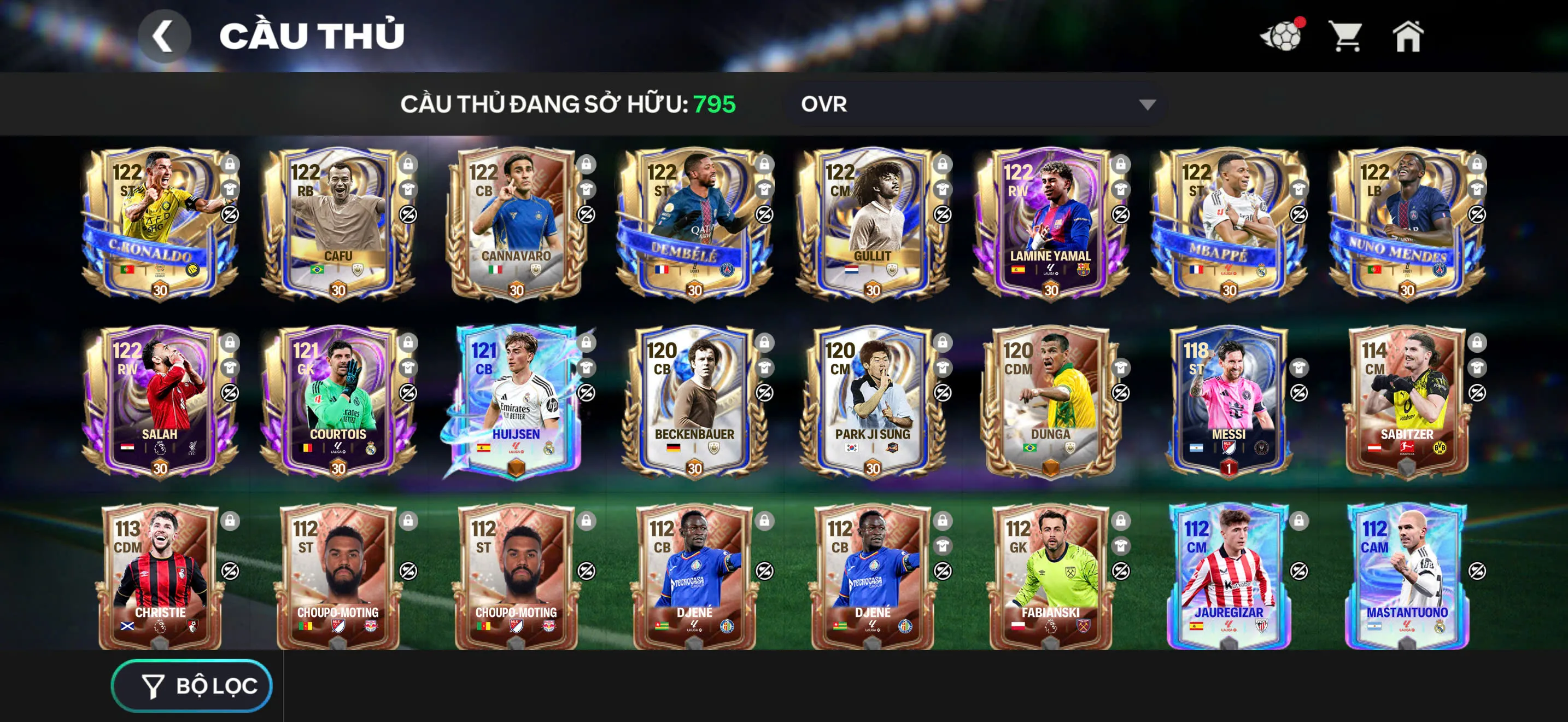Screen dimensions: 1568x722
Task: Open the shopping cart icon
Action: (x=1347, y=38)
